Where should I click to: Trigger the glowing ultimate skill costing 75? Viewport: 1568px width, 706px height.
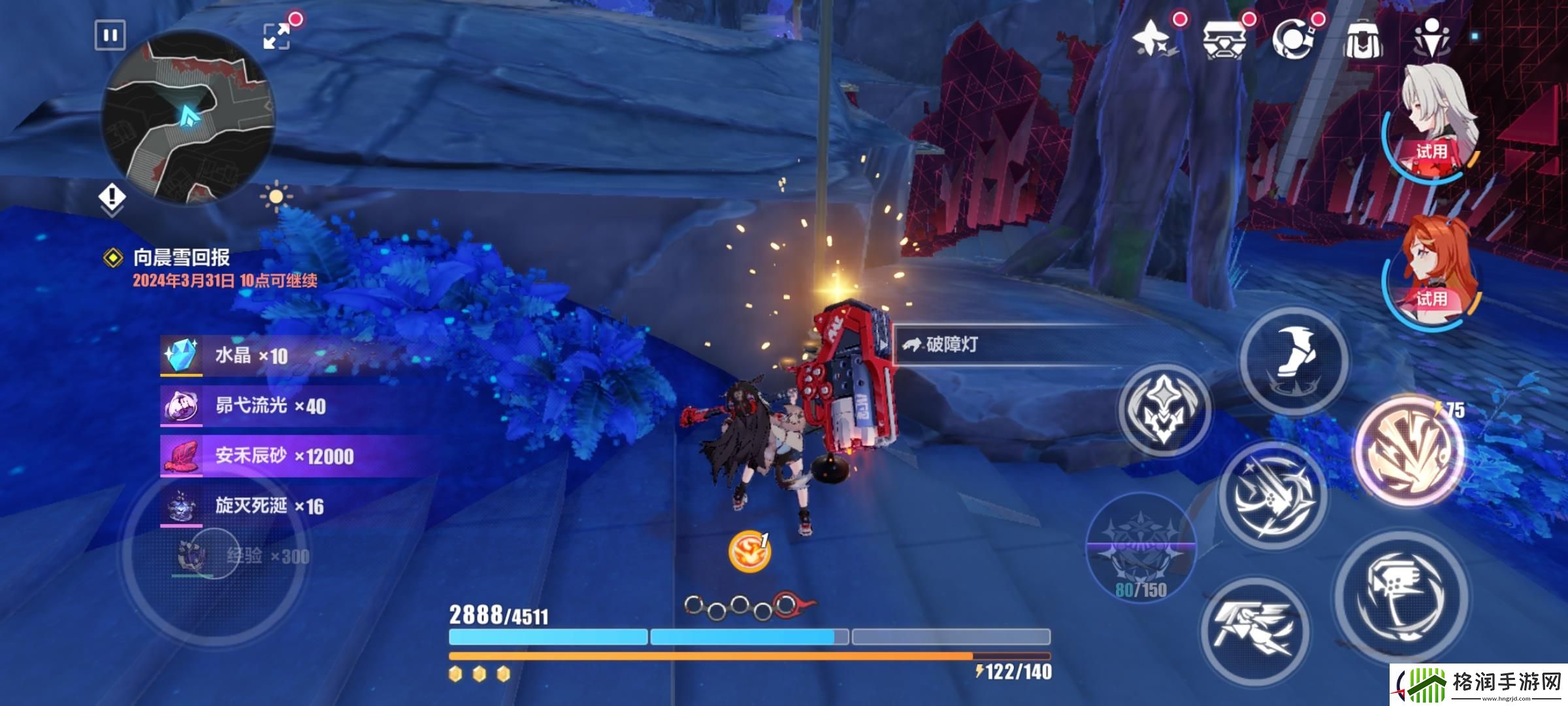point(1408,450)
